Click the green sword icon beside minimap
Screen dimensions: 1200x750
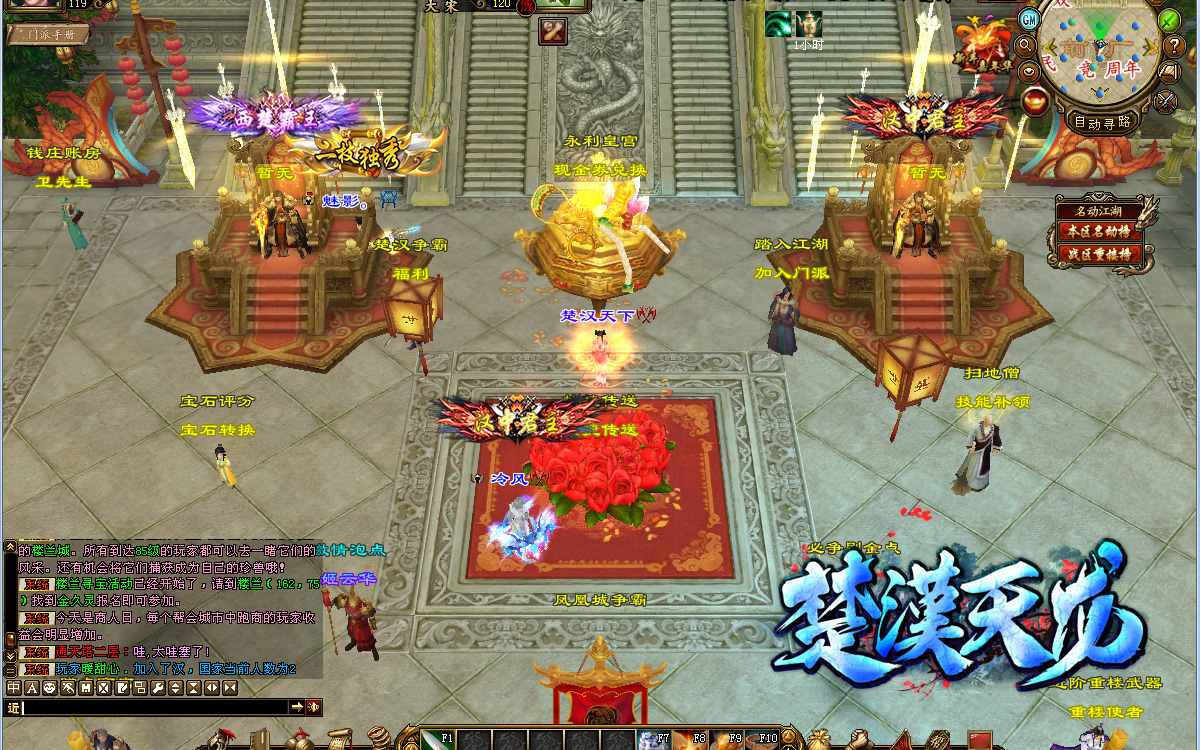(1169, 19)
